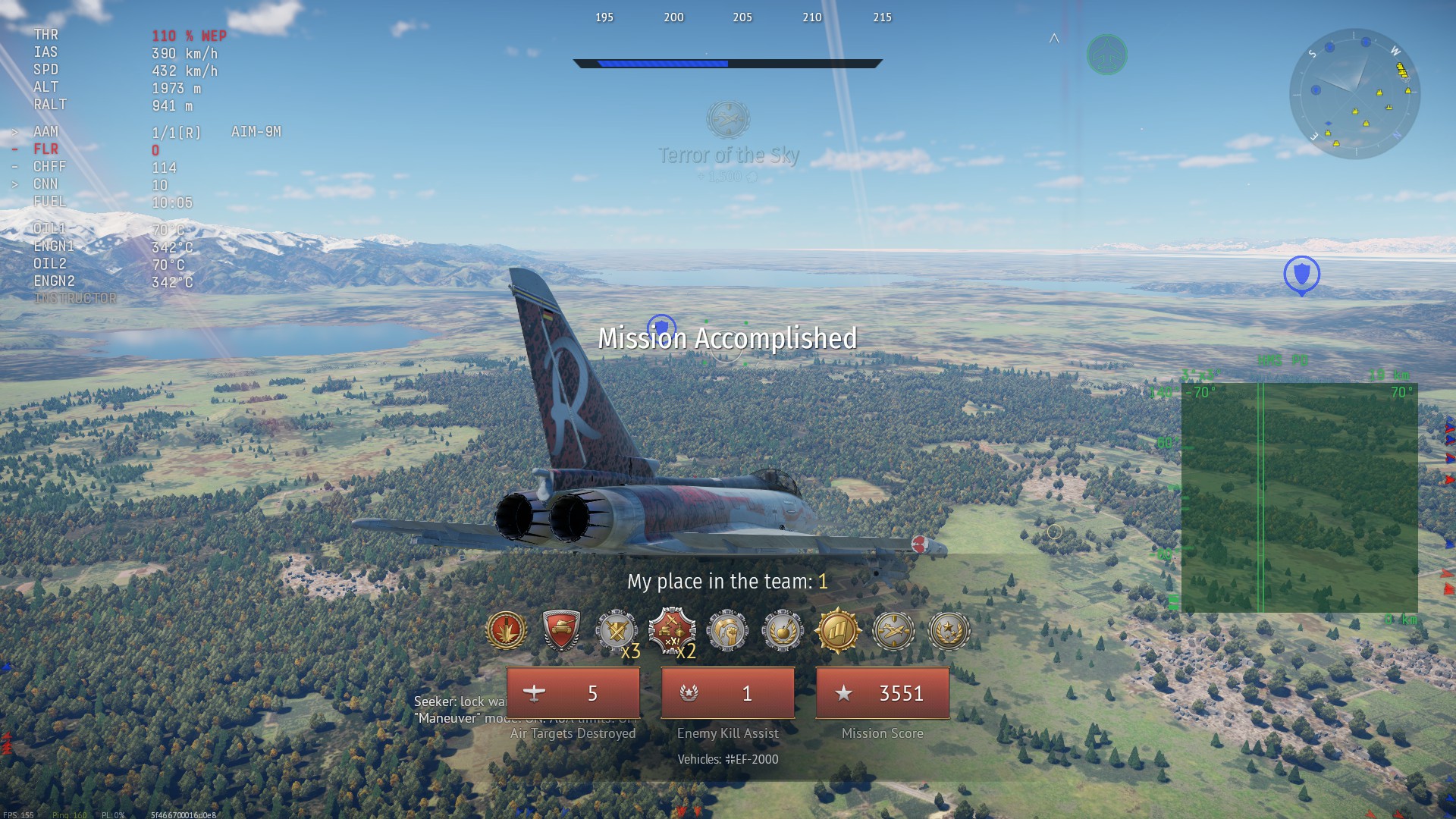View the three stars laurel medal
Viewport: 1456px width, 819px height.
949,630
